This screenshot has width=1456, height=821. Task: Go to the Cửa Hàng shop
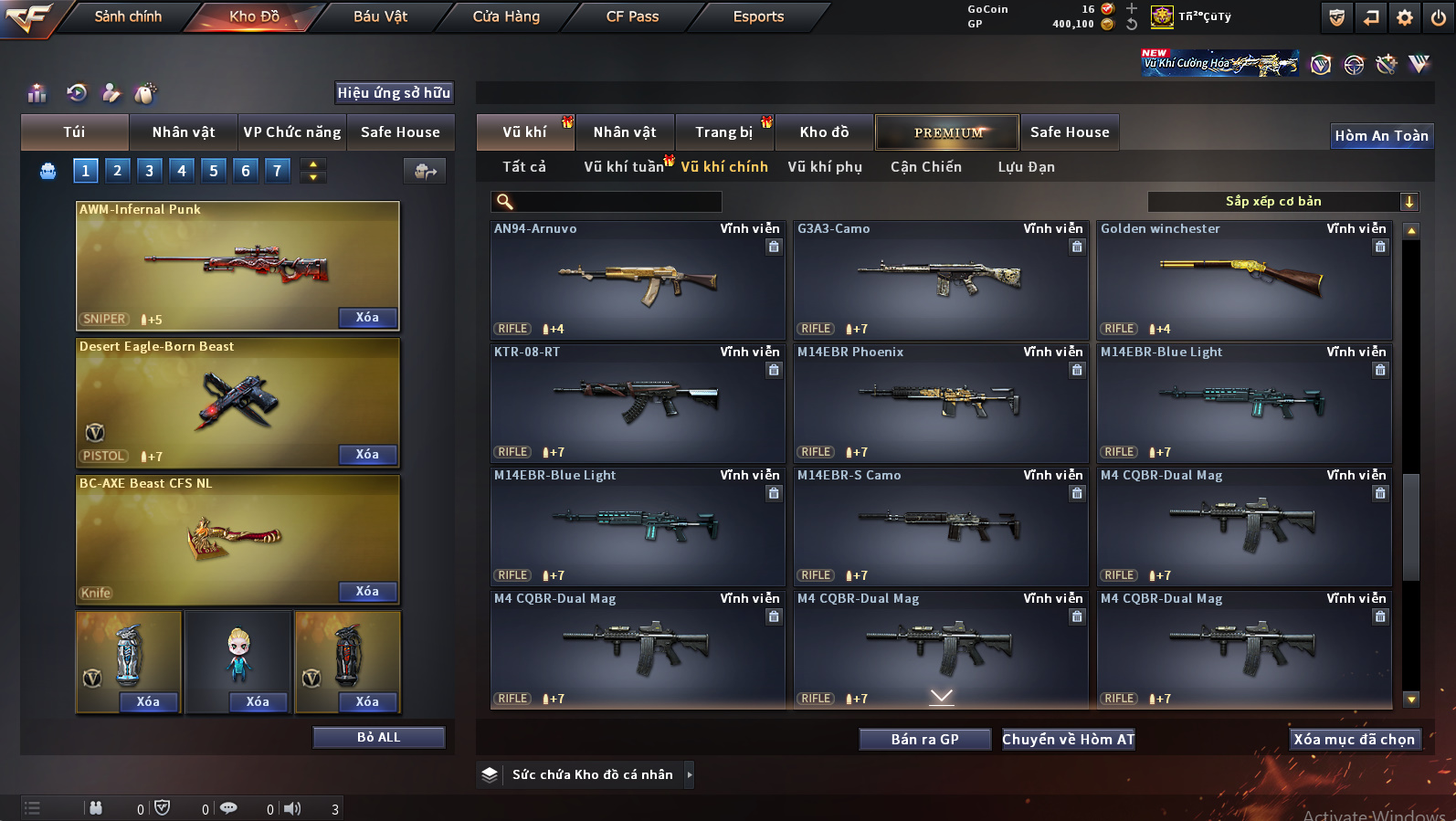[506, 16]
